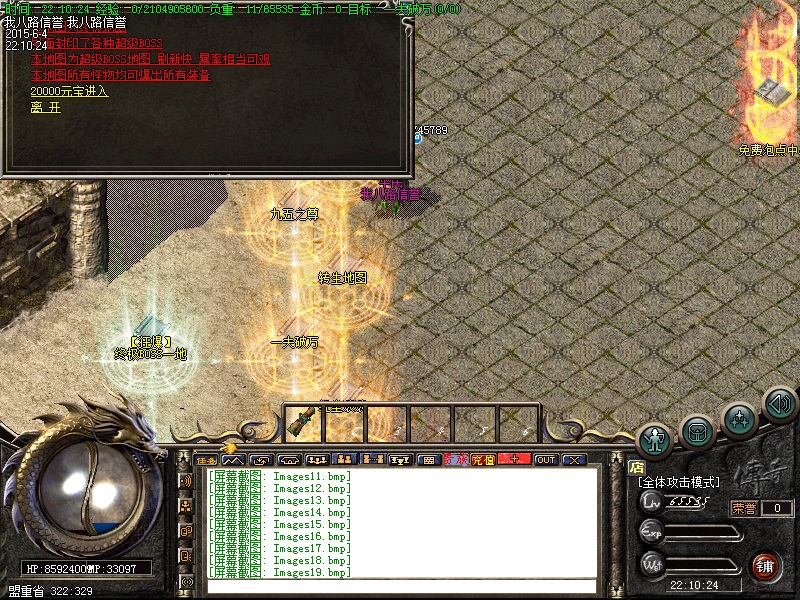Open the skills sparkle round button
Screen dimensions: 800x600
tap(739, 418)
